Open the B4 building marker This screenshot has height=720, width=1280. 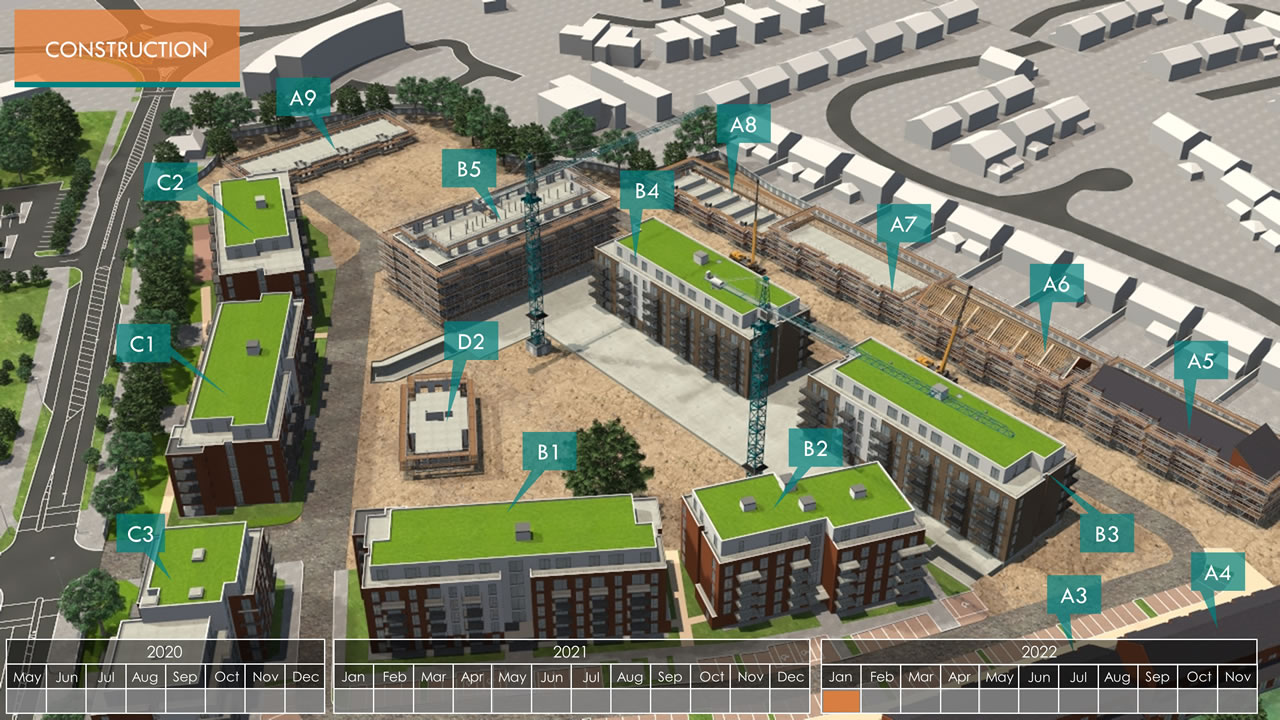click(x=647, y=190)
